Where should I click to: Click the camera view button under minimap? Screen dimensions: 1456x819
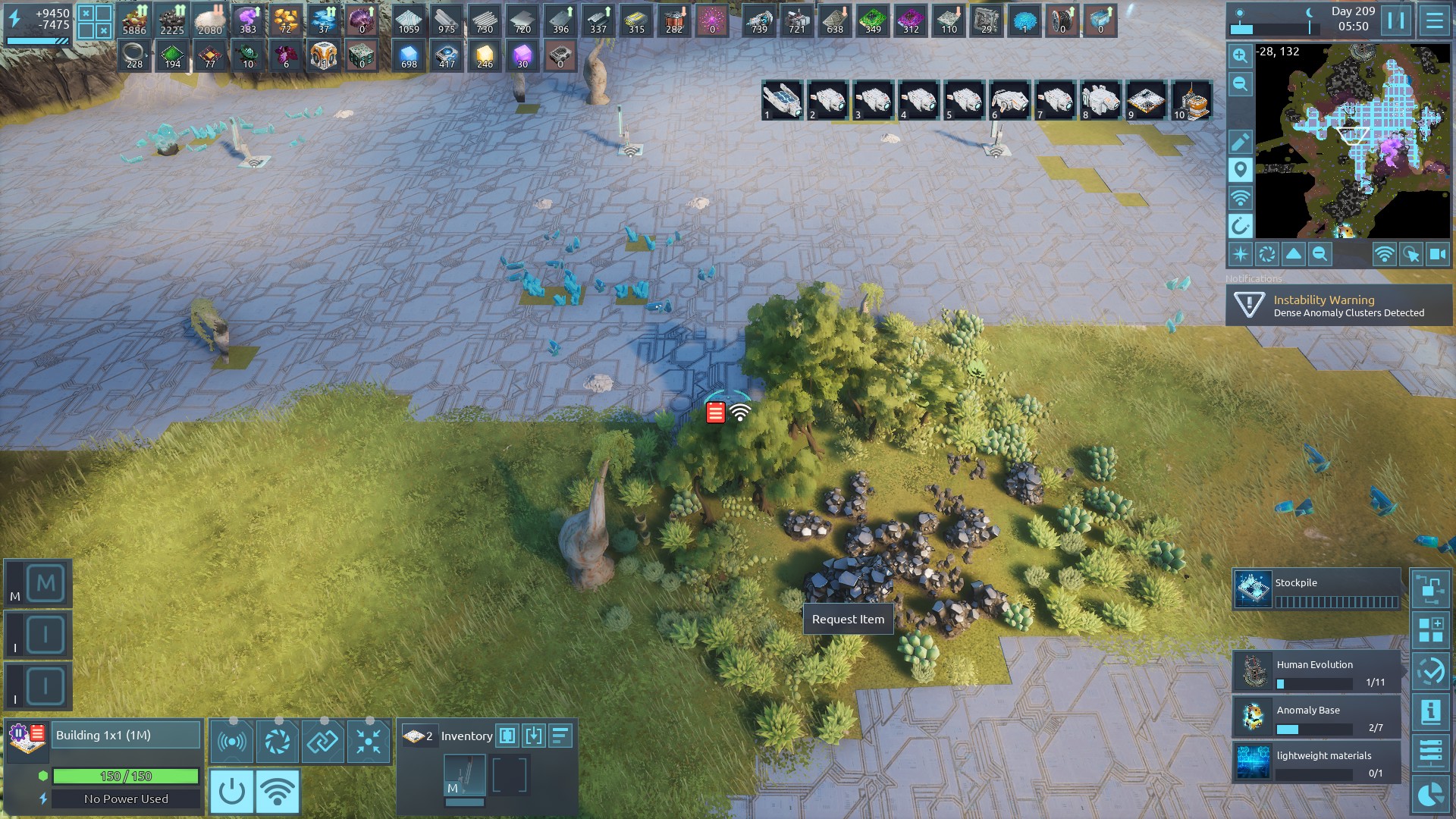point(1438,255)
